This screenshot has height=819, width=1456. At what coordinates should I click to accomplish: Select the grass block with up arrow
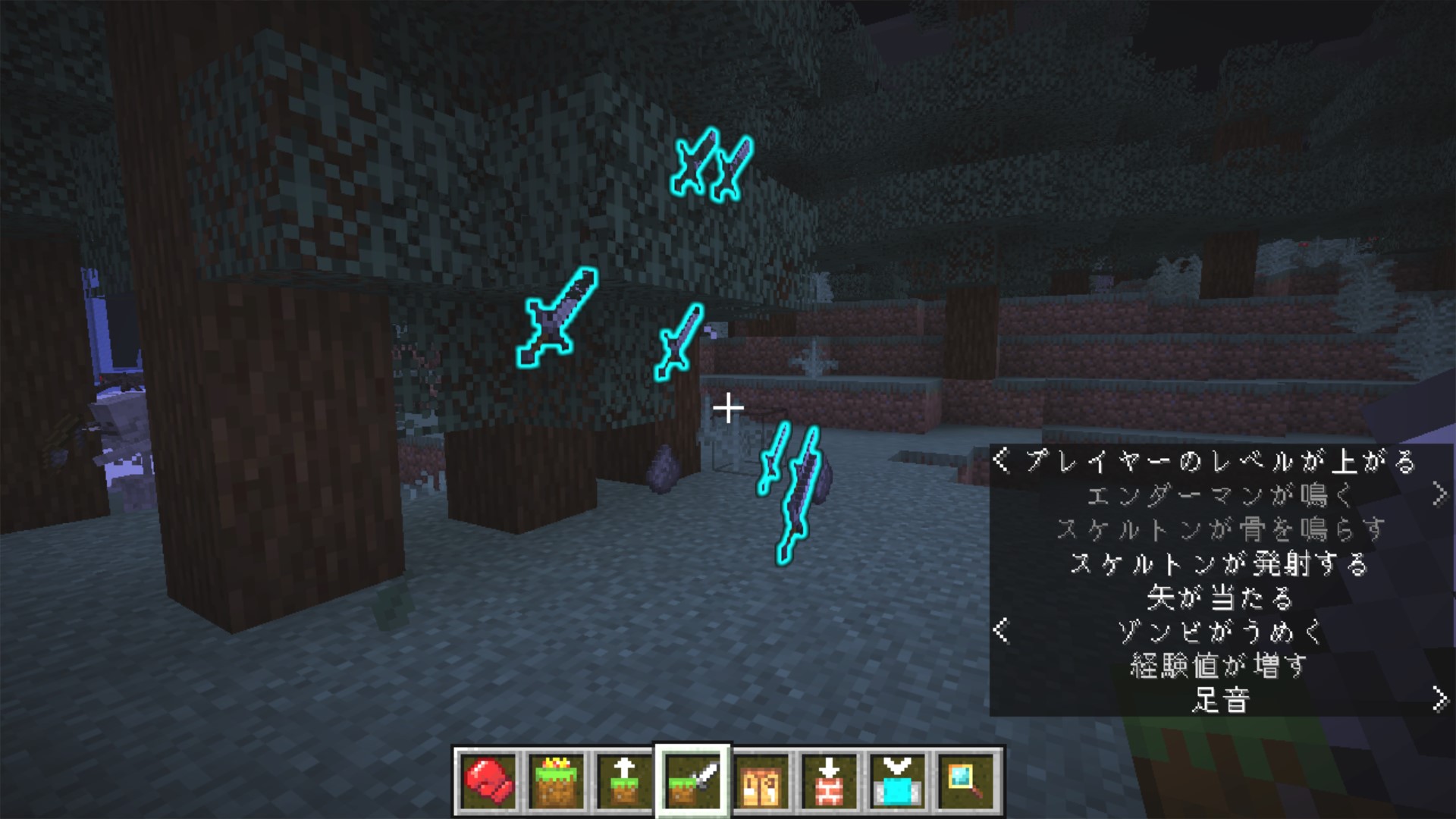(623, 781)
